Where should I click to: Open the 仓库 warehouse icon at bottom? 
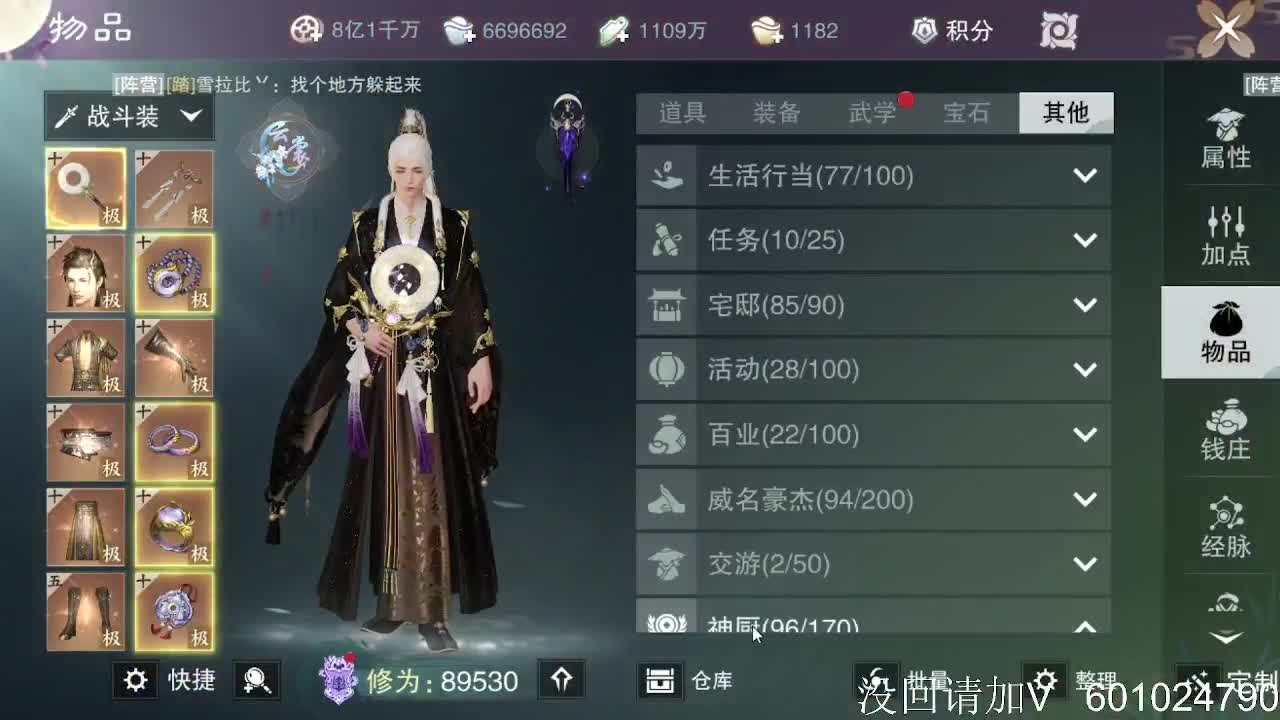coord(661,681)
